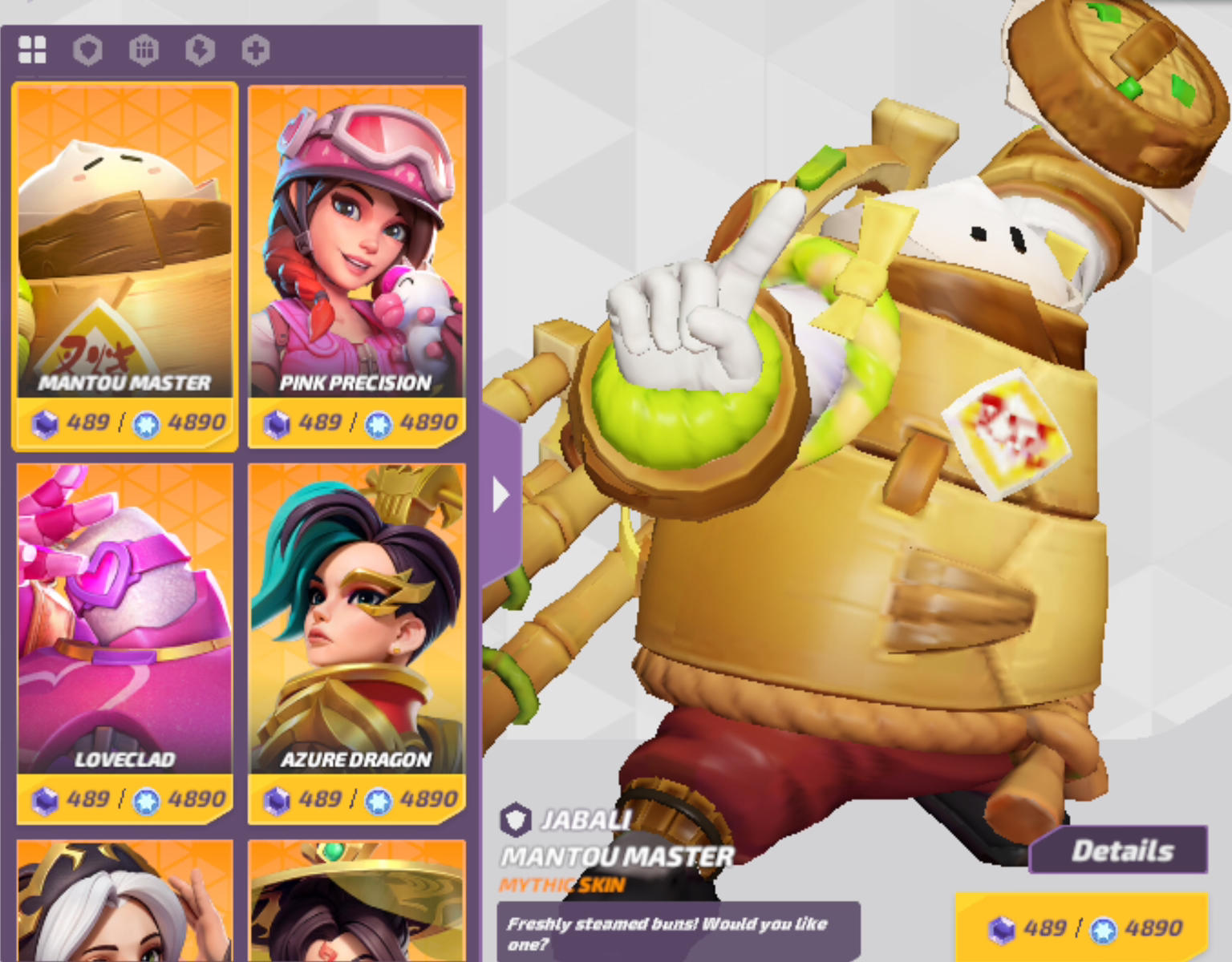Click the purple gem icon on Mantou Master card

[x=46, y=423]
